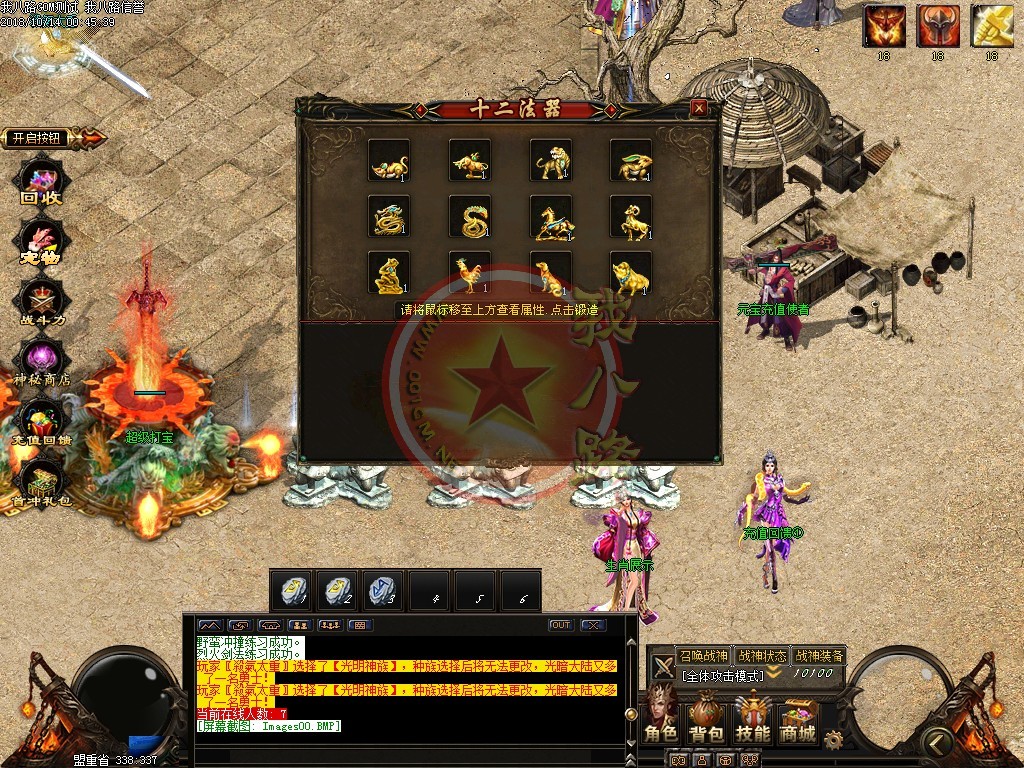Screen dimensions: 1024x768
Task: Show the 战斗力 combat power panel
Action: 42,301
